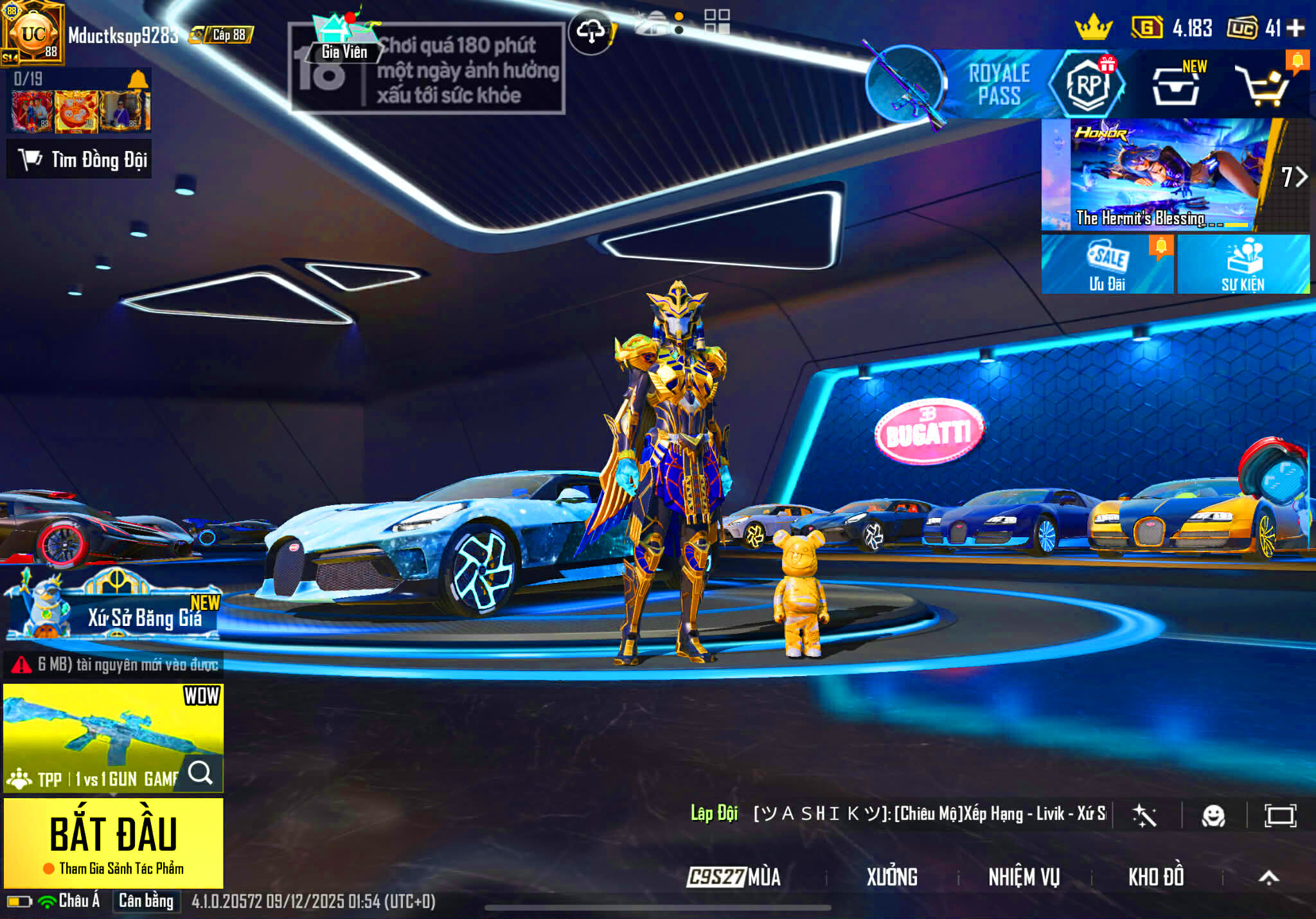Open the NEW inventory crate icon

click(1175, 86)
